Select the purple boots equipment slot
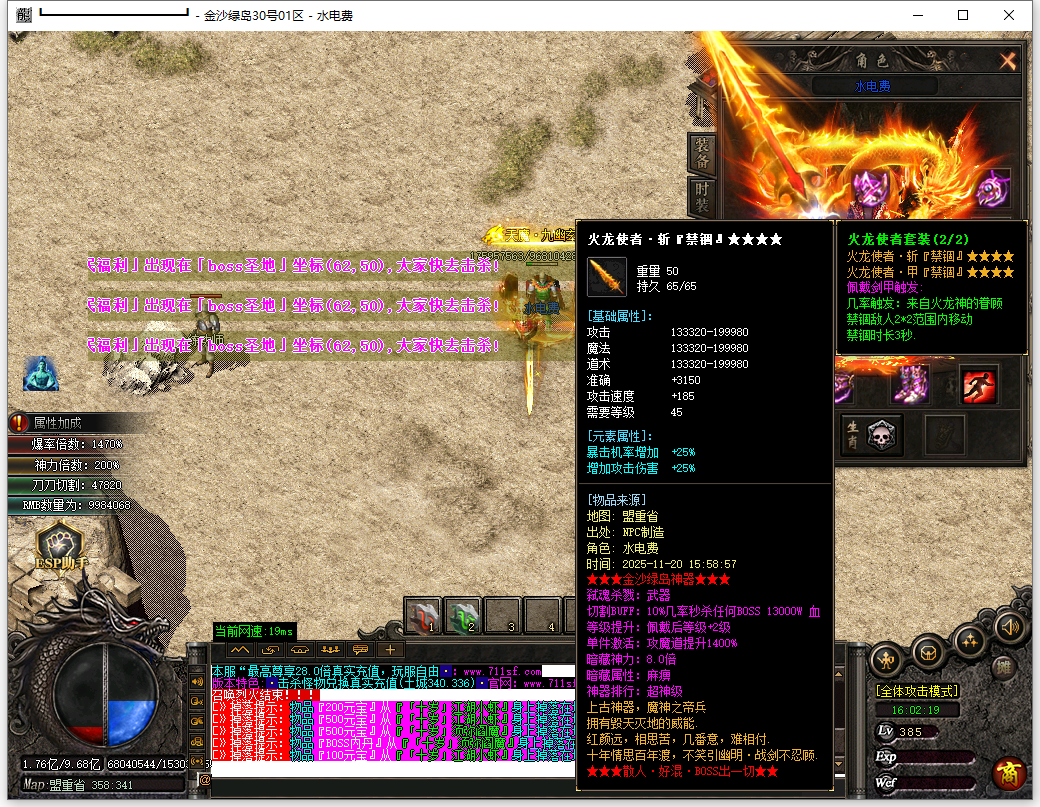The image size is (1040, 807). point(910,385)
